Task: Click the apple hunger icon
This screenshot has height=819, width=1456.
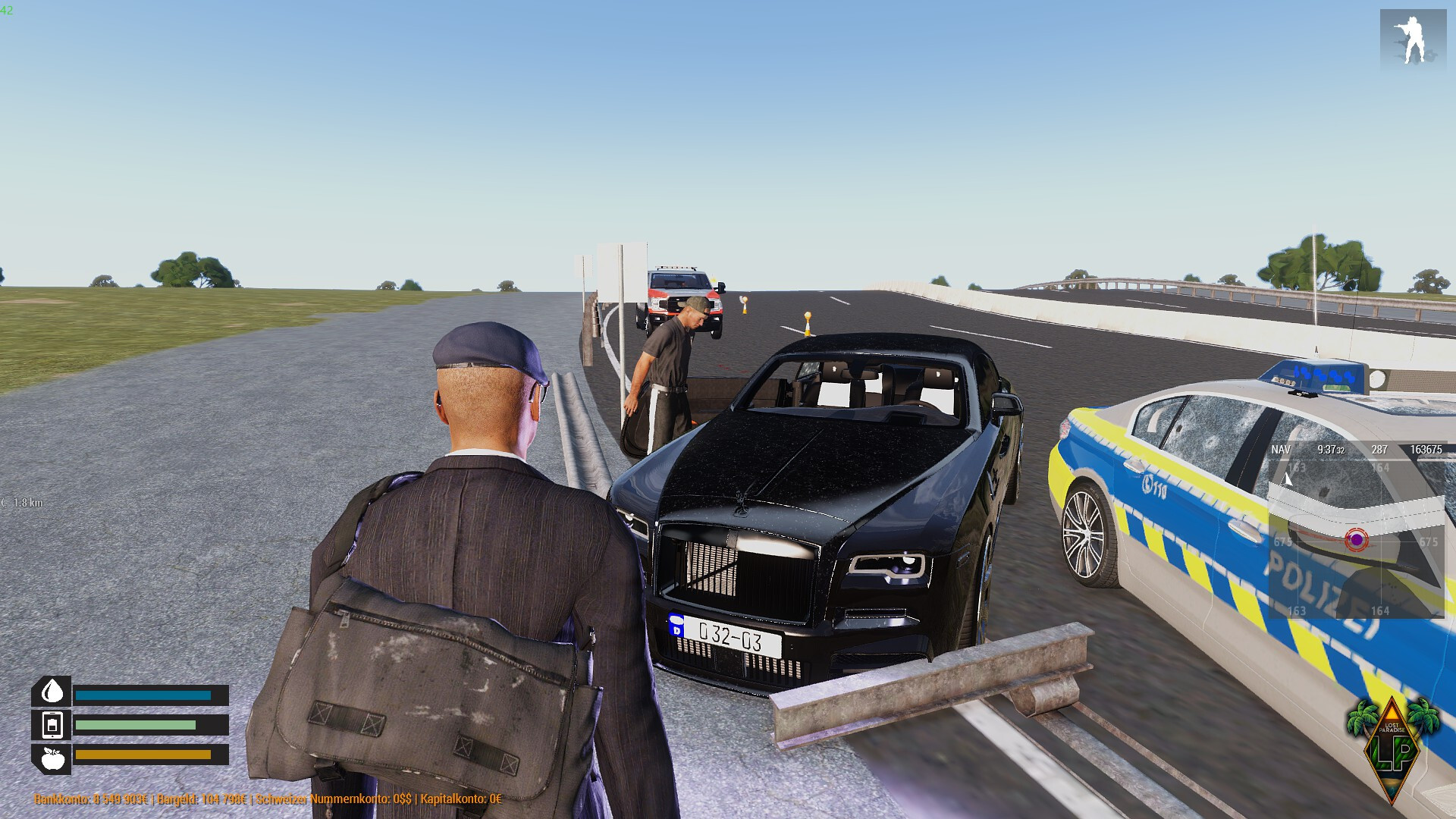Action: coord(52,758)
